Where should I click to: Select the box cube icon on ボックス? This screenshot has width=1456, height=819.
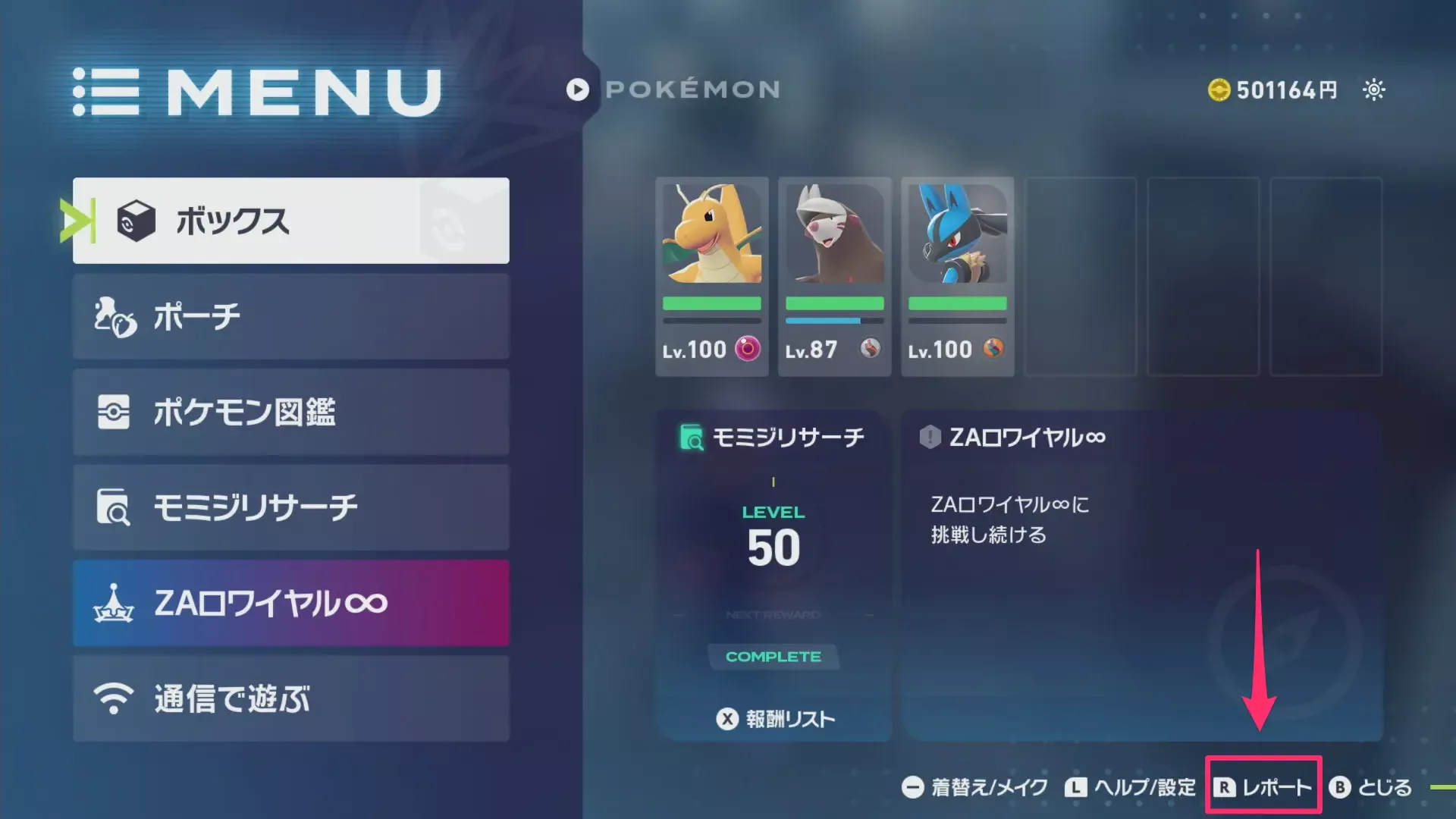[136, 221]
